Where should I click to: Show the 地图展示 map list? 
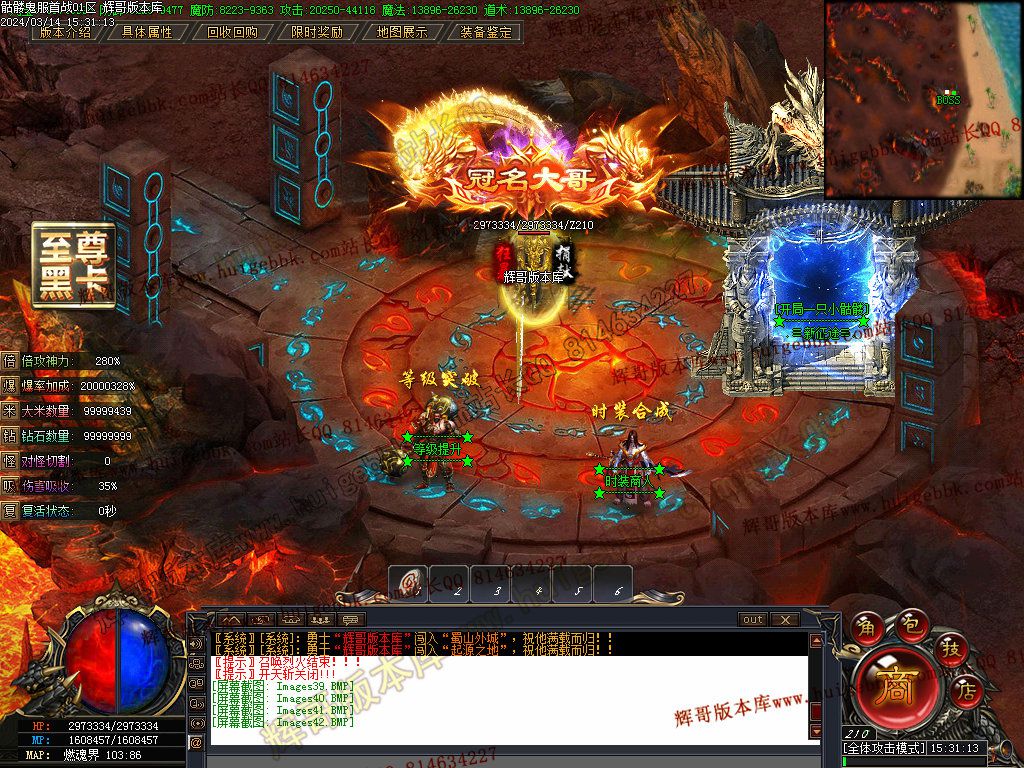pyautogui.click(x=402, y=32)
